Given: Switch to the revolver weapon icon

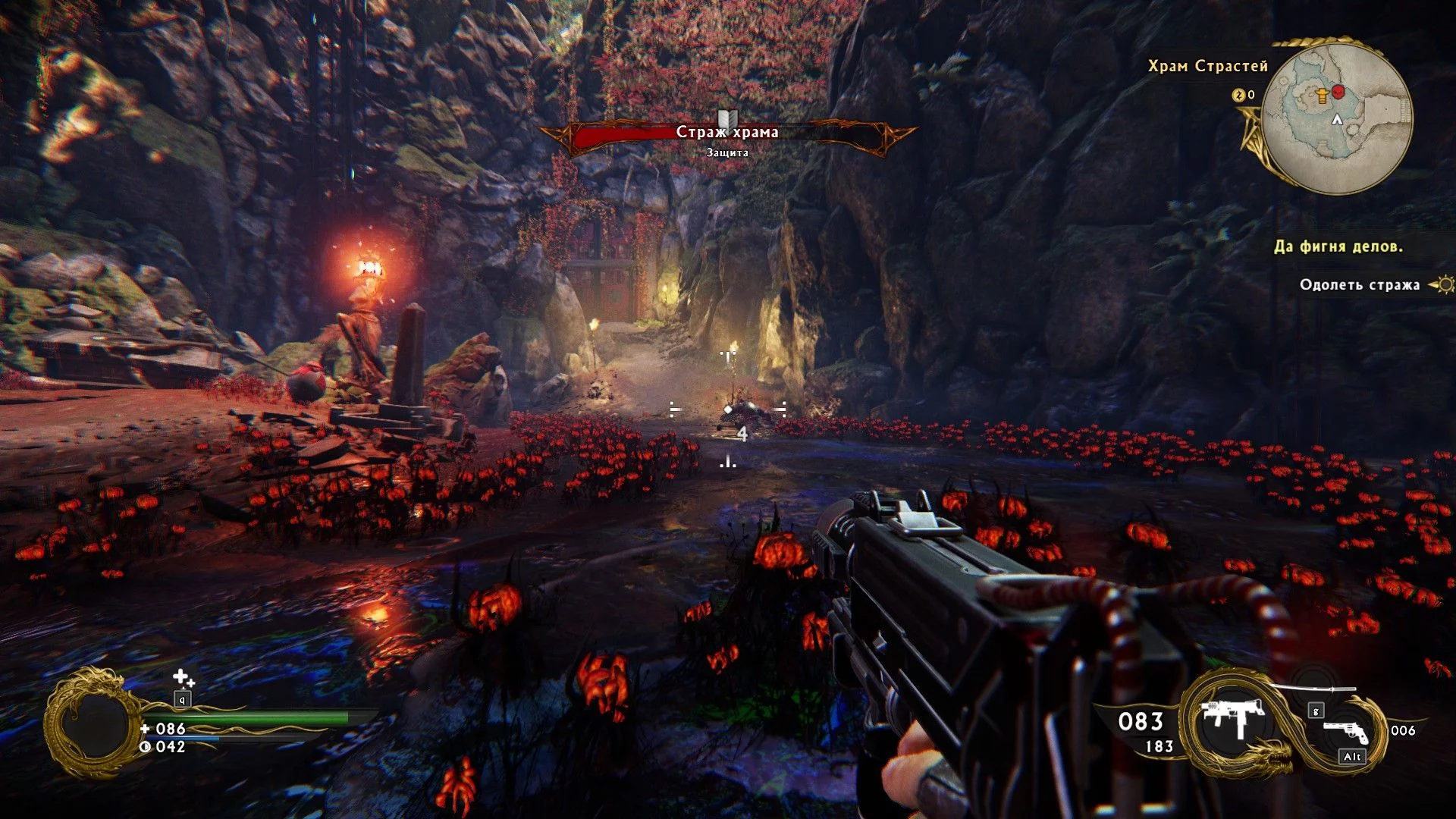Looking at the screenshot, I should [x=1346, y=732].
